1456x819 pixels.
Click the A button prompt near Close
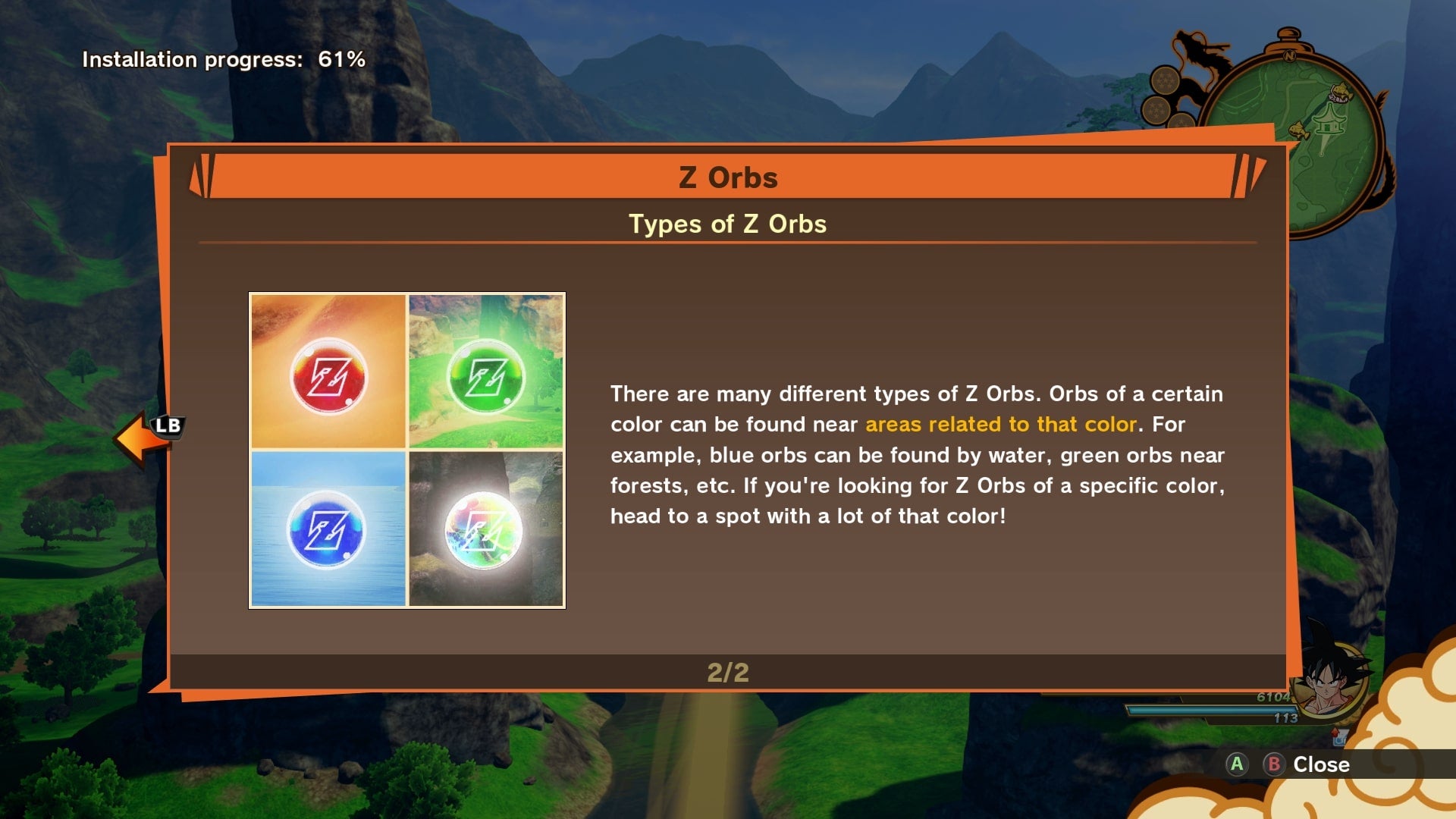click(1237, 764)
